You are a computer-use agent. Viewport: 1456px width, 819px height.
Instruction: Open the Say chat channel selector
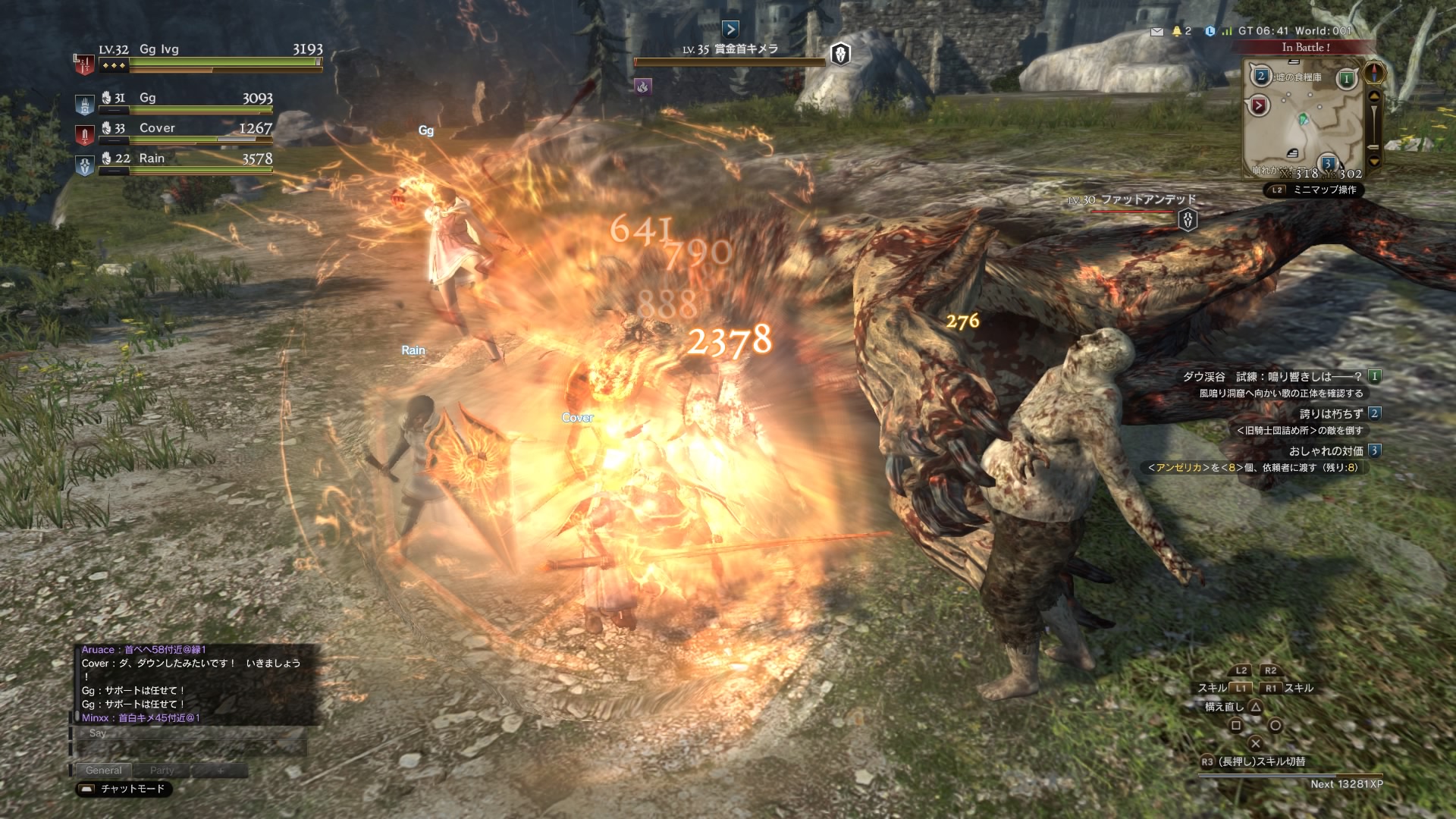coord(98,733)
